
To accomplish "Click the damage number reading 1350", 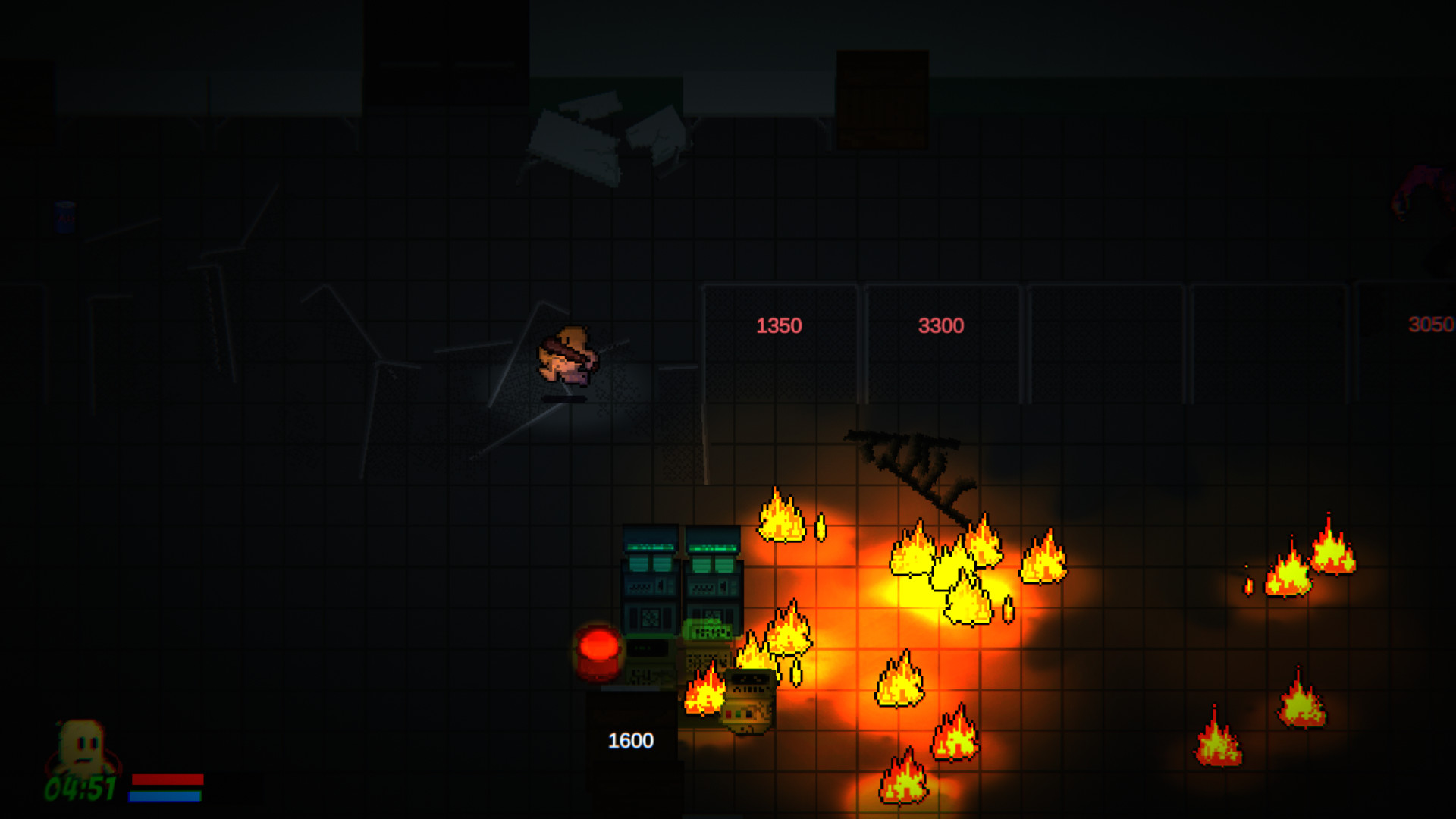I will tap(780, 325).
